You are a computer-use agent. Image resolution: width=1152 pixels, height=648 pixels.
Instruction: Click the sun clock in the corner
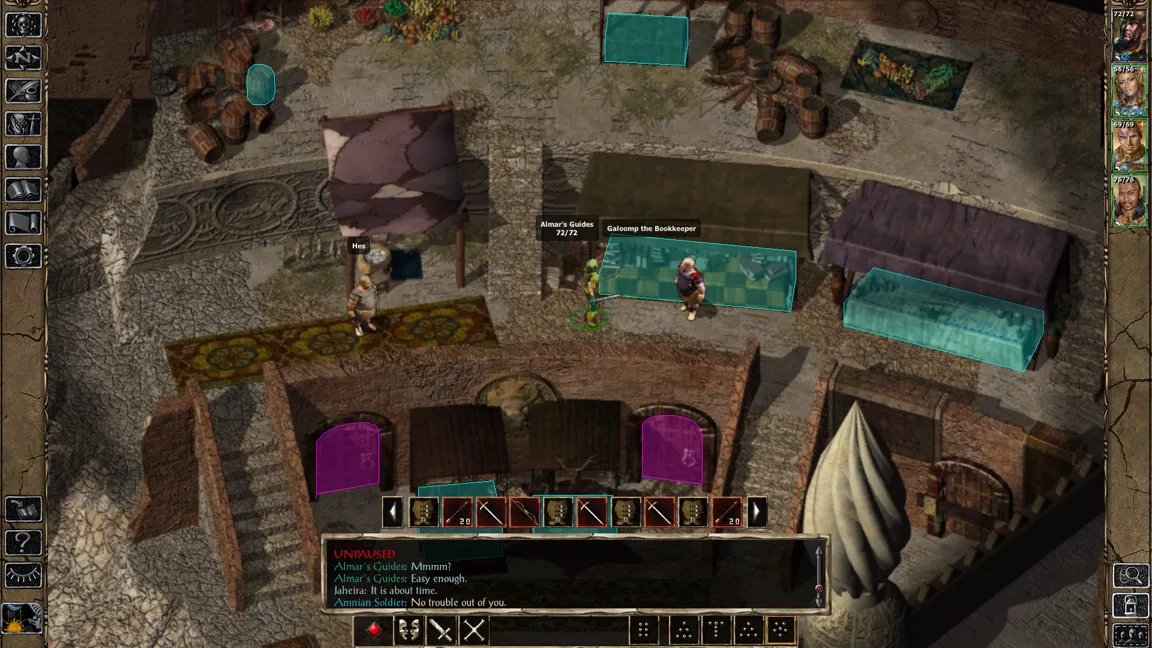tap(22, 619)
